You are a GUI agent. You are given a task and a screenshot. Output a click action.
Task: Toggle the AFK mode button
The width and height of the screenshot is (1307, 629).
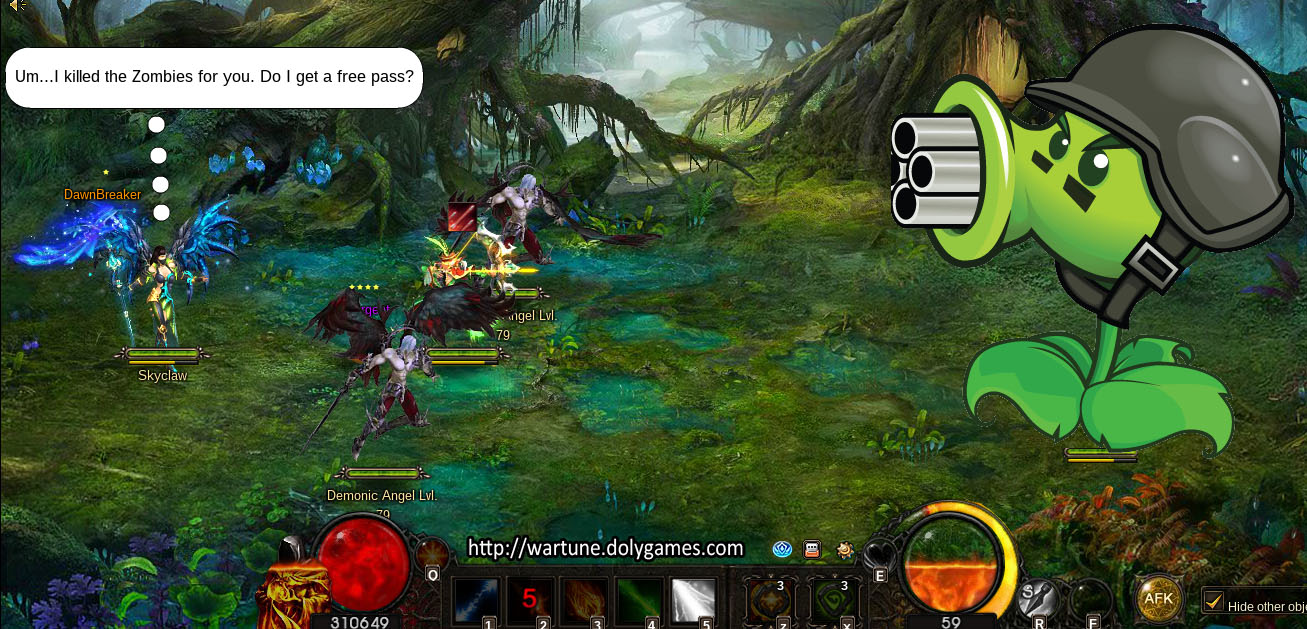[x=1159, y=598]
